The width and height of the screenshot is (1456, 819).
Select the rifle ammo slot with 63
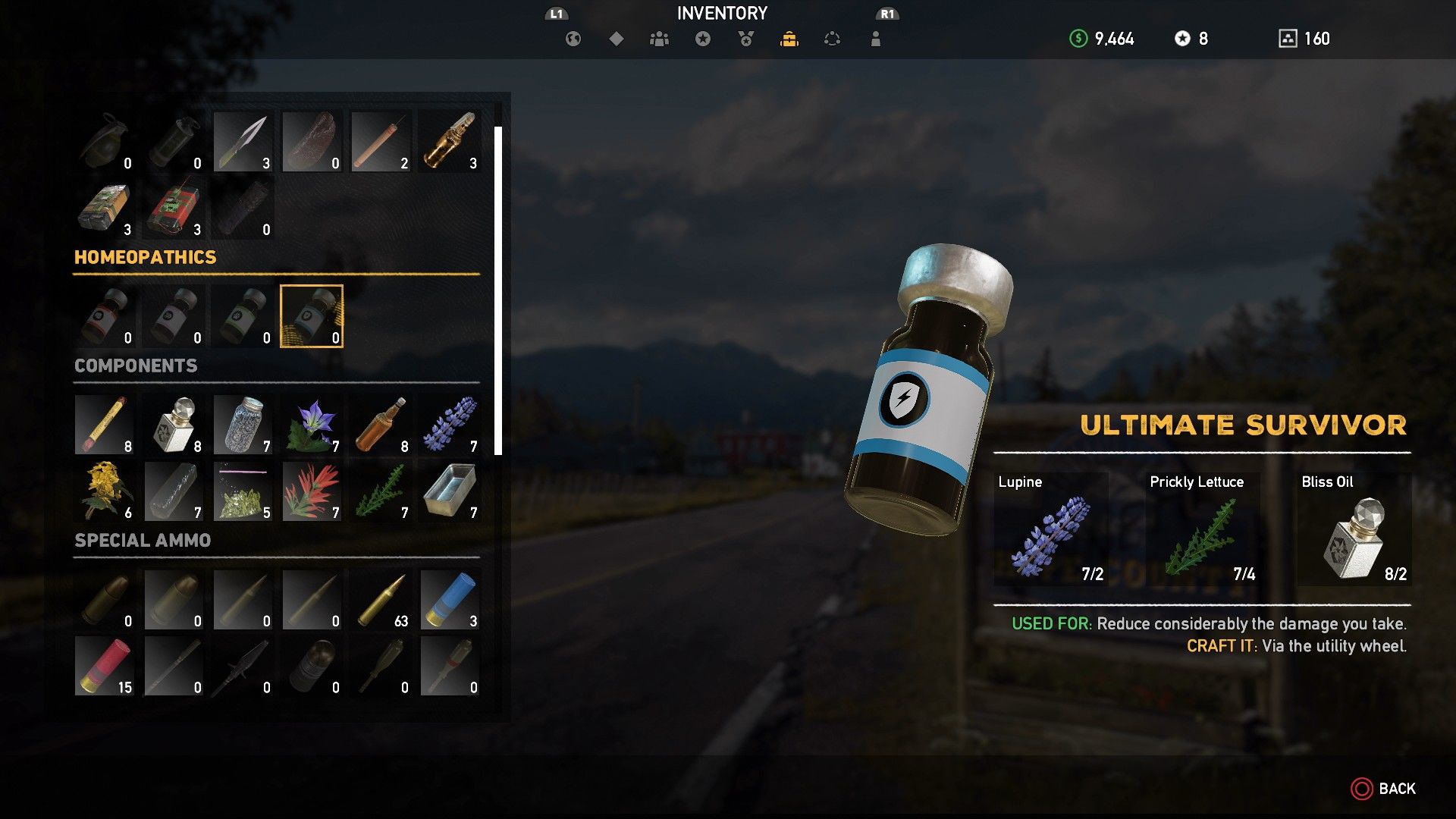point(381,600)
